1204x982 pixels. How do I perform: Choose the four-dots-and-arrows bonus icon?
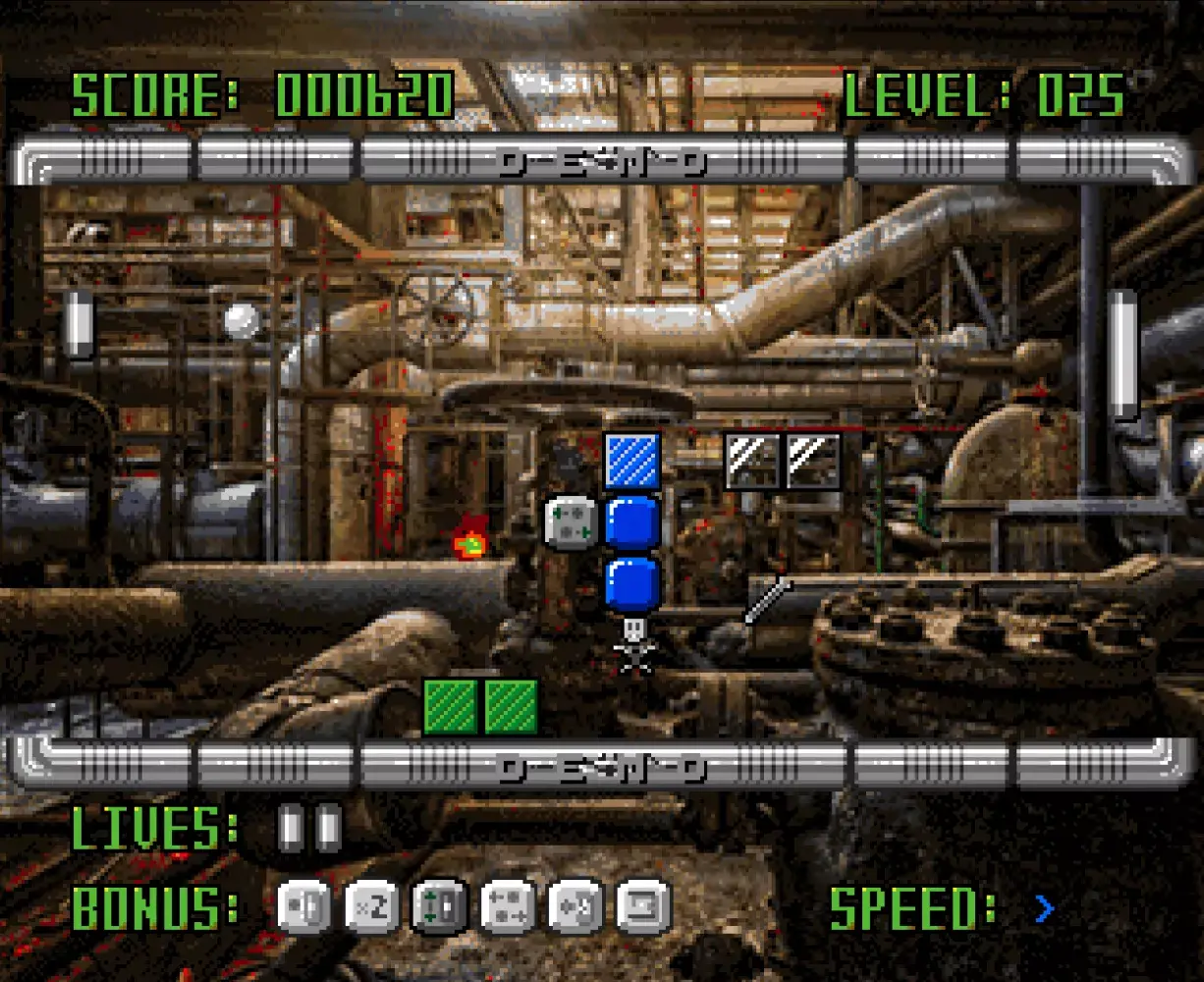point(507,905)
